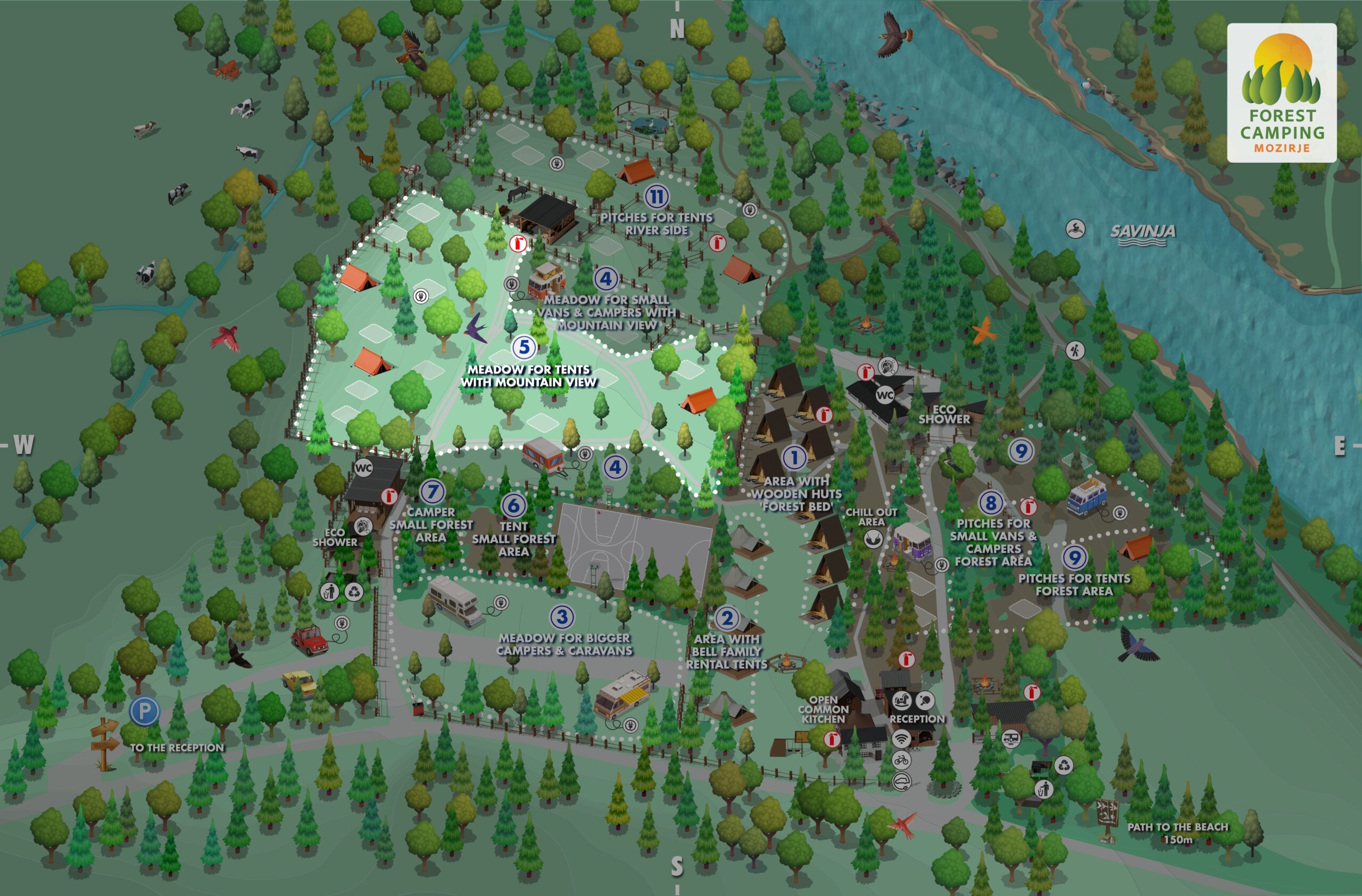
Task: Select the WiFi icon below Reception
Action: (901, 739)
